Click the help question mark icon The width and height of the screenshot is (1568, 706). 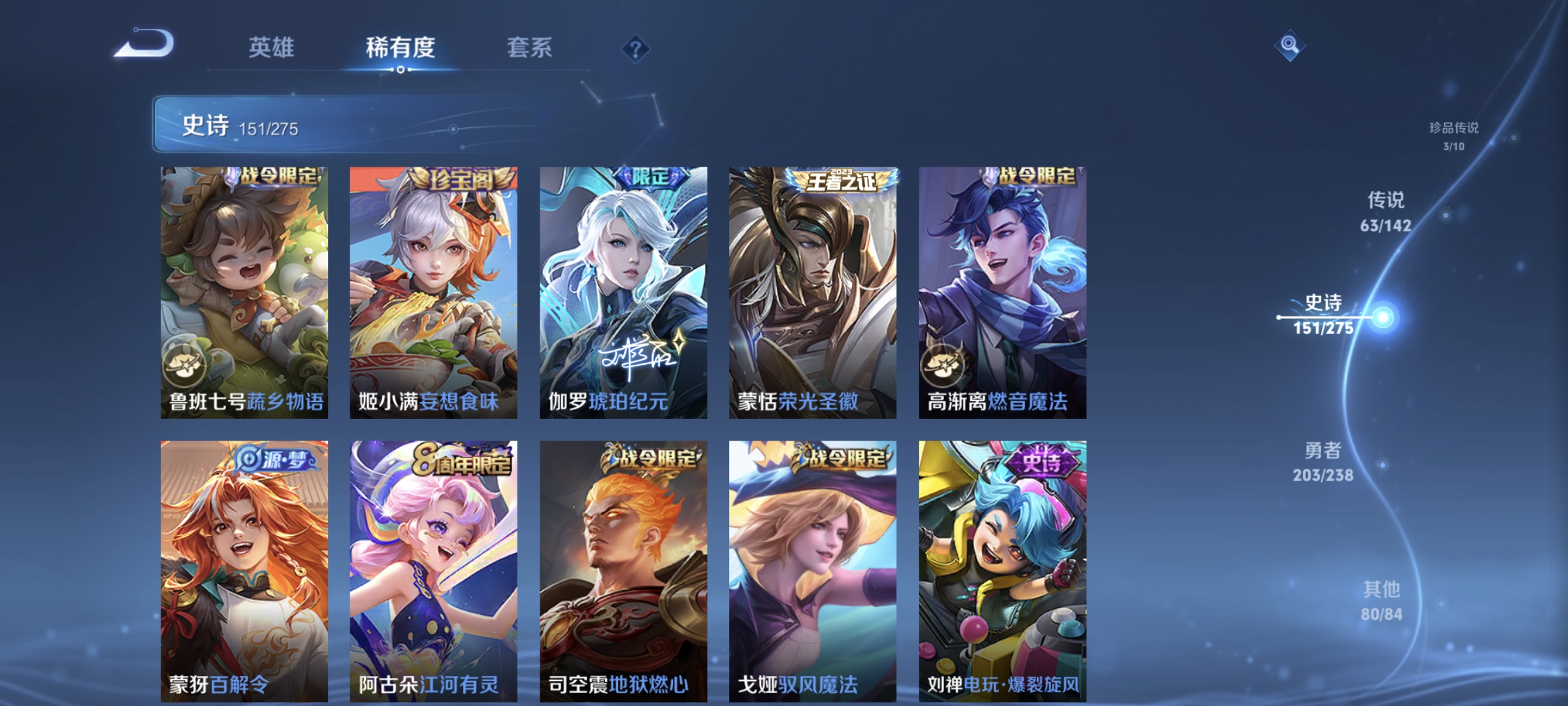click(636, 48)
